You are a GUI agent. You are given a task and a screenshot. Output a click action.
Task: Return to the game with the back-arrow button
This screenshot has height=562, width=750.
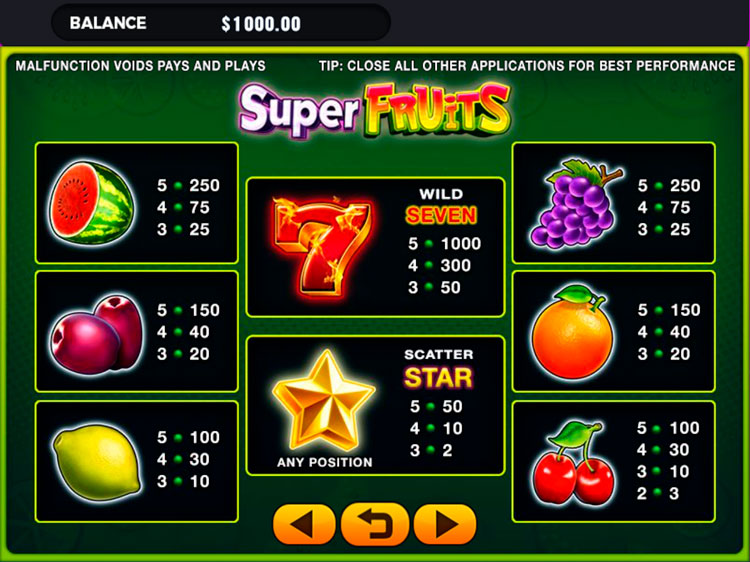(x=375, y=524)
